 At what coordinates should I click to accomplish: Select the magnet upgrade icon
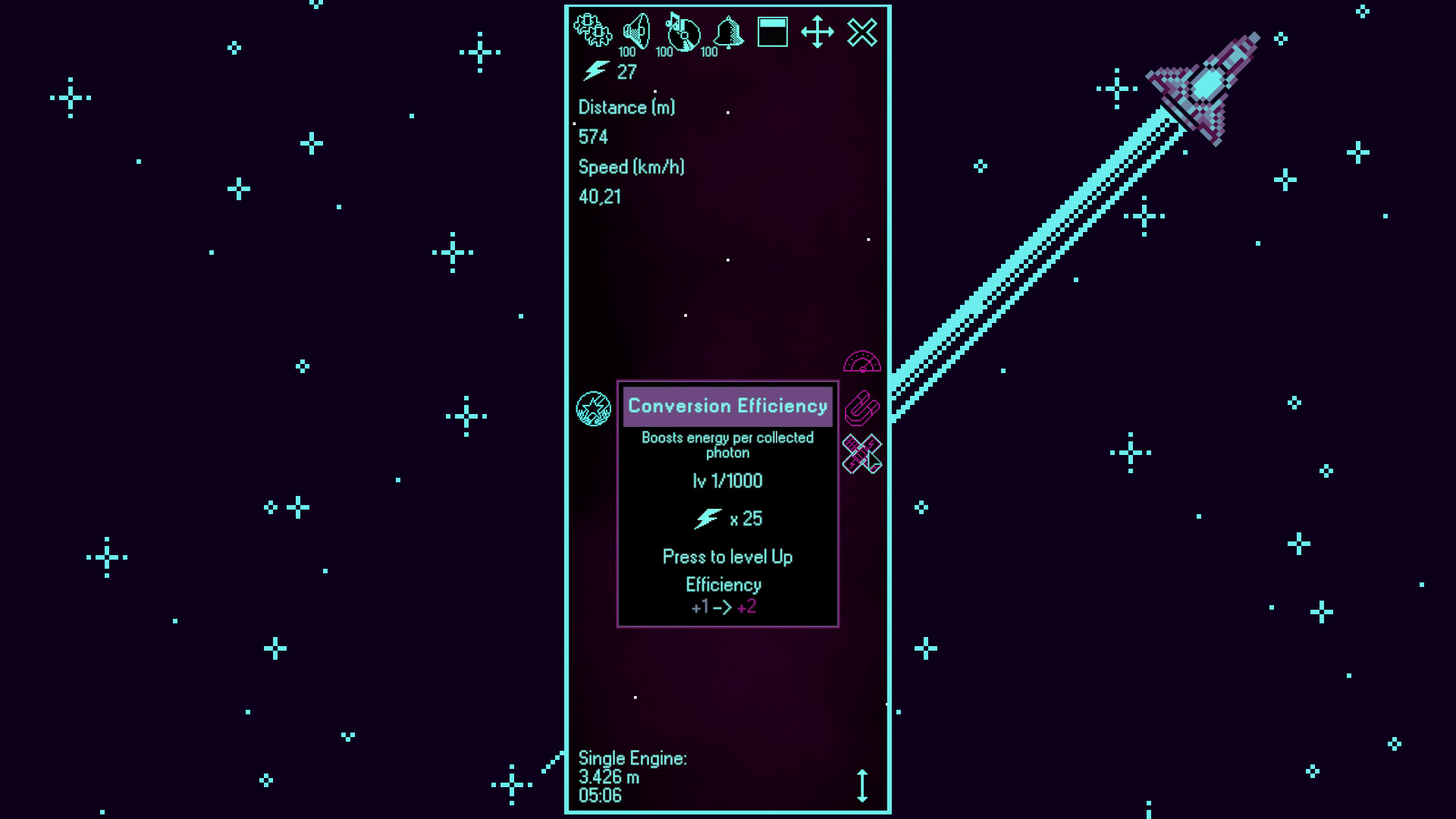click(x=864, y=408)
